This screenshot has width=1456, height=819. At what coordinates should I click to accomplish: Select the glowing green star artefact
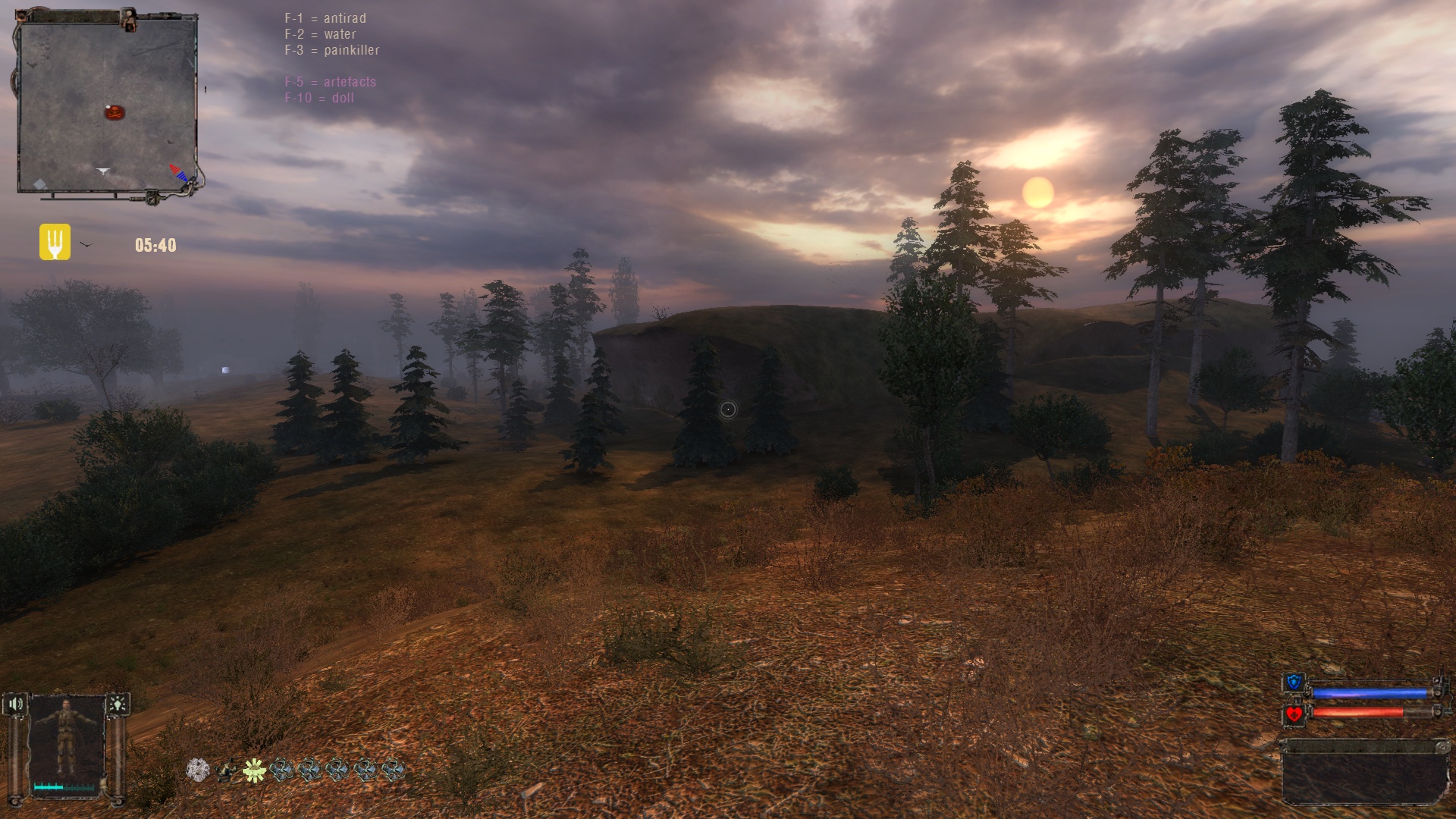tap(253, 770)
